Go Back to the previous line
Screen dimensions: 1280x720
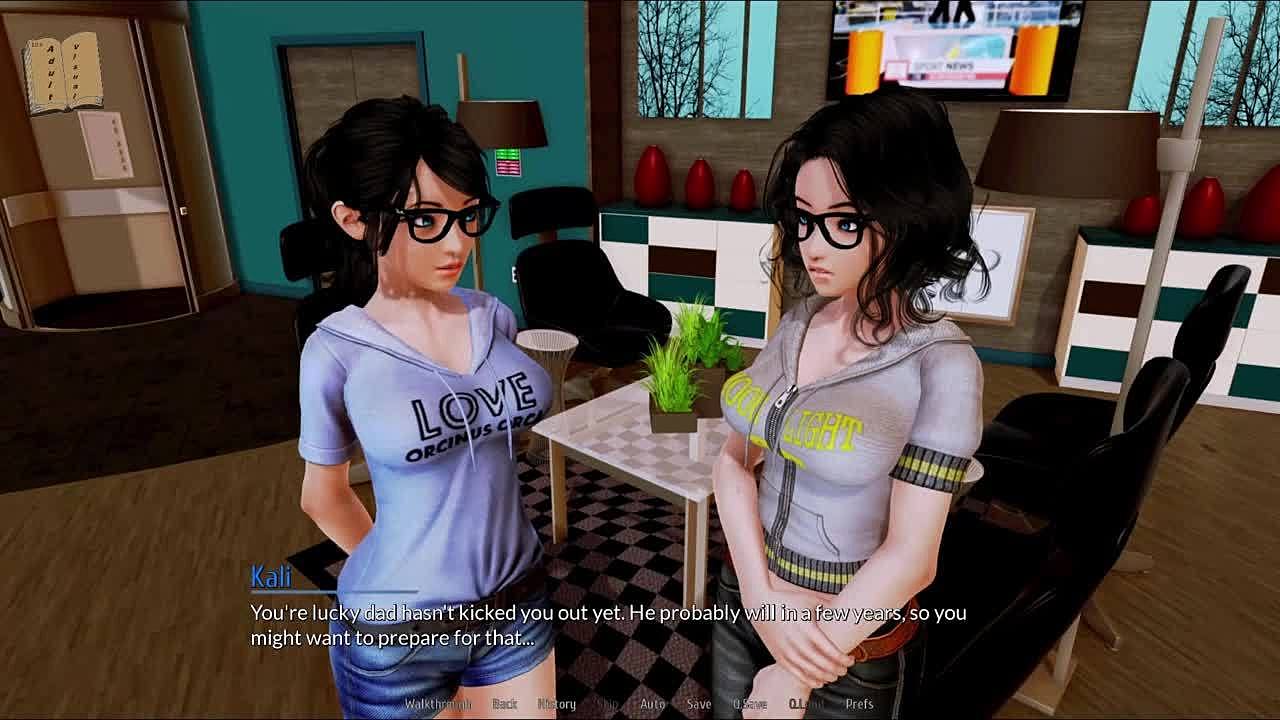pyautogui.click(x=505, y=704)
